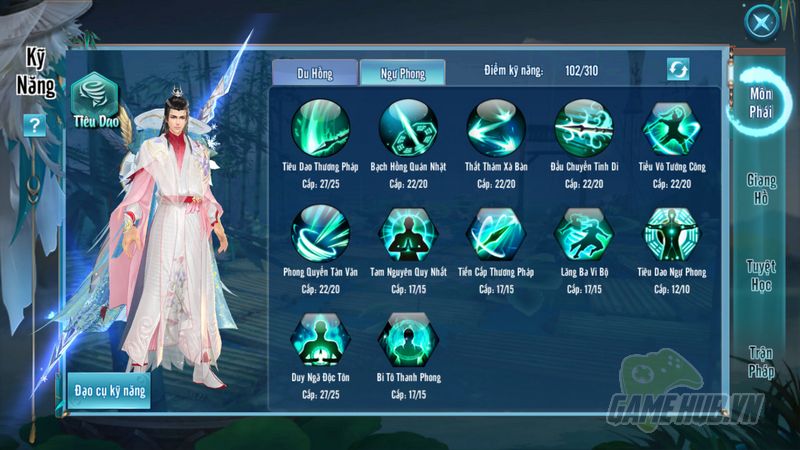Switch to the Du Hồng tab
800x450 pixels.
click(314, 73)
